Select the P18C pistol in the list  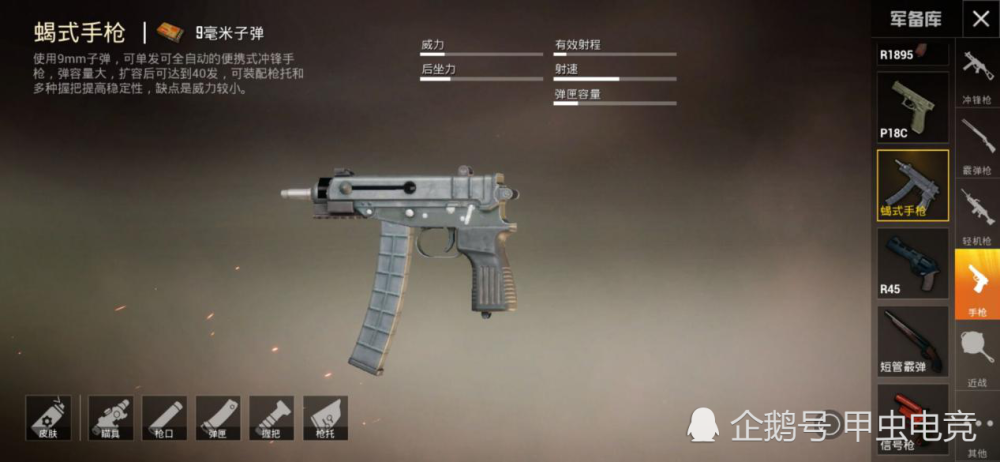pyautogui.click(x=912, y=107)
